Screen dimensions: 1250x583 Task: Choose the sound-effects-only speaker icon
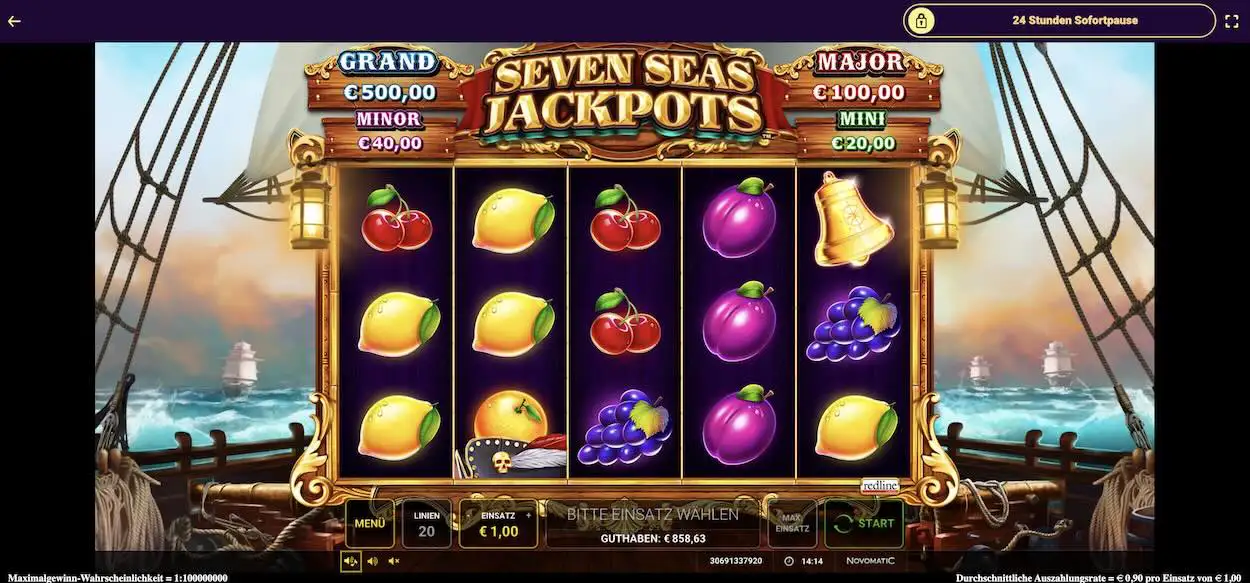click(x=372, y=561)
